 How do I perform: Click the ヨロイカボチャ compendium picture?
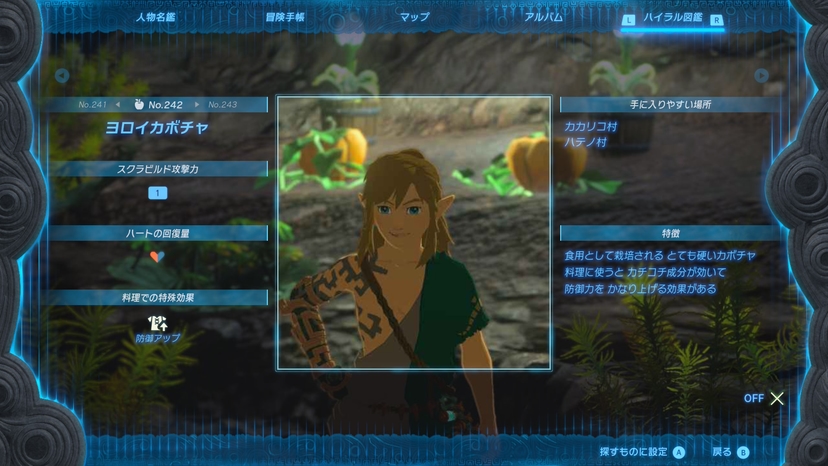tap(414, 233)
